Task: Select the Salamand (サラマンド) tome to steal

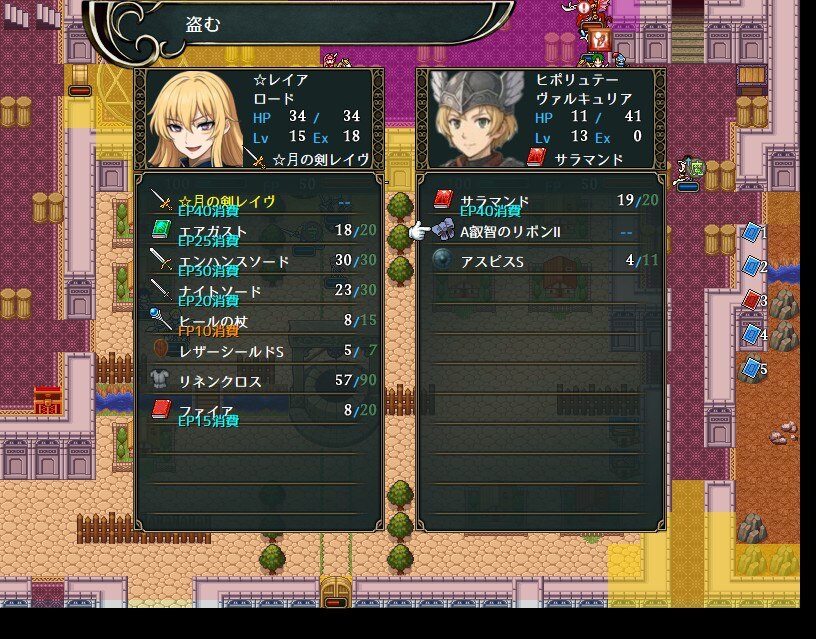Action: (x=540, y=201)
